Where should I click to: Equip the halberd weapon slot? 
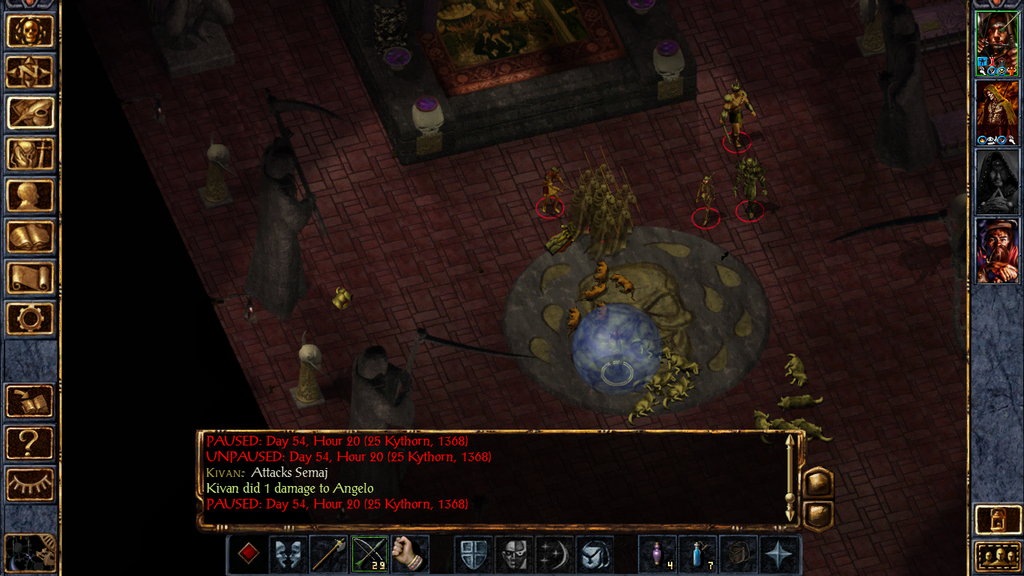point(329,553)
